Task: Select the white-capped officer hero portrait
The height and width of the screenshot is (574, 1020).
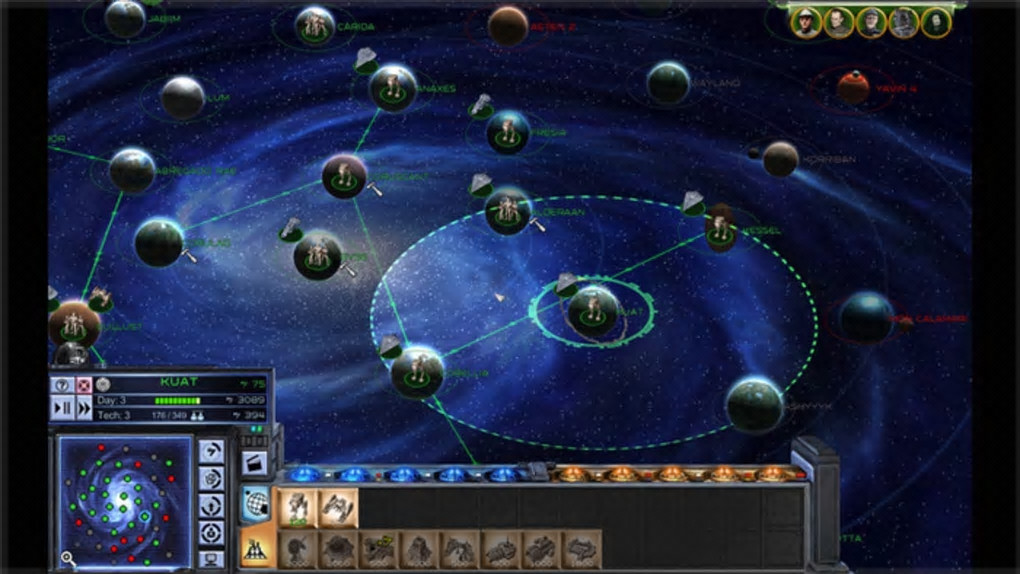Action: point(806,22)
